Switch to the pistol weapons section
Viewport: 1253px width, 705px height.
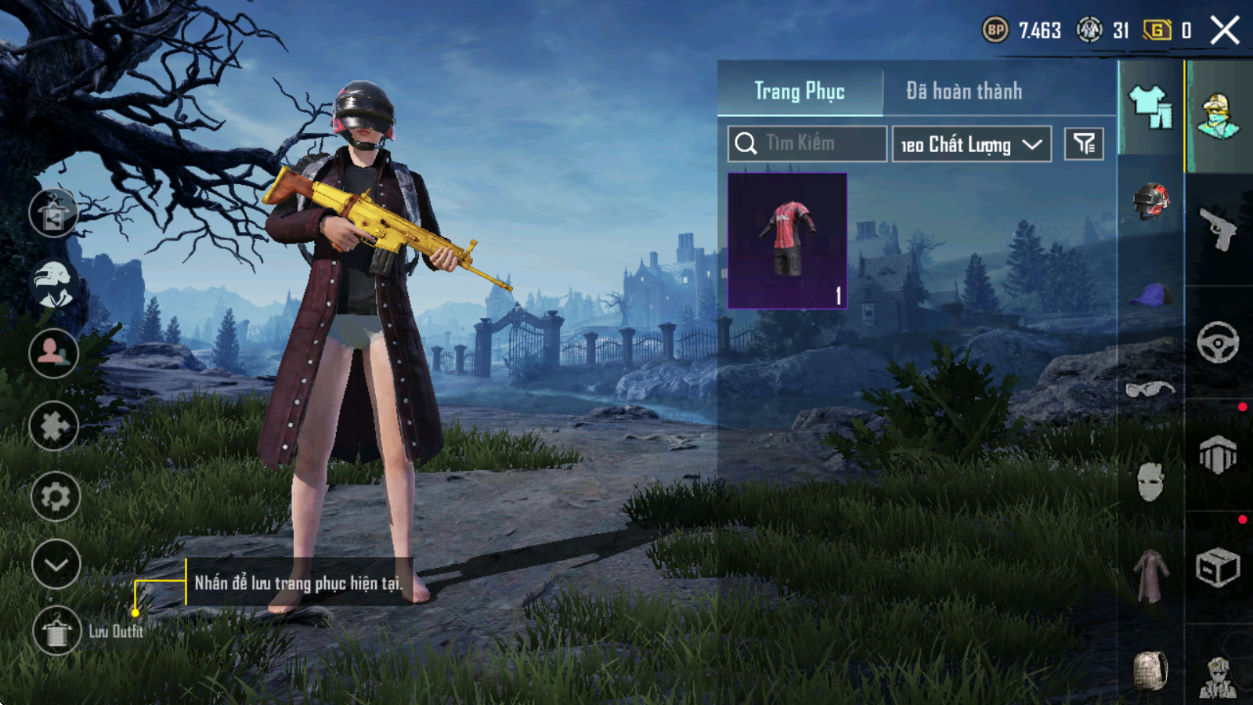1218,229
